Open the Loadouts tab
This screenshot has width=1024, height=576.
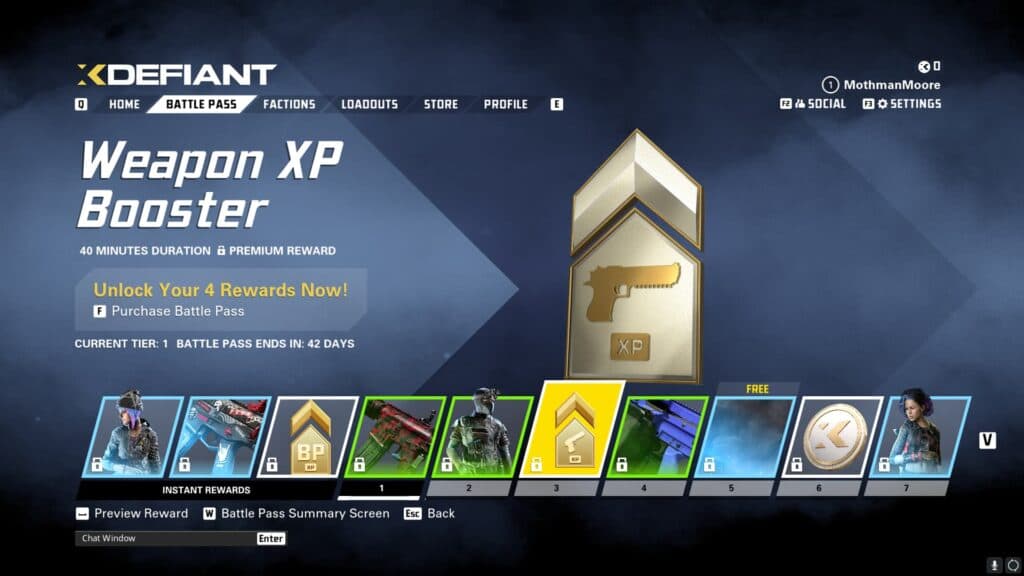pos(369,104)
